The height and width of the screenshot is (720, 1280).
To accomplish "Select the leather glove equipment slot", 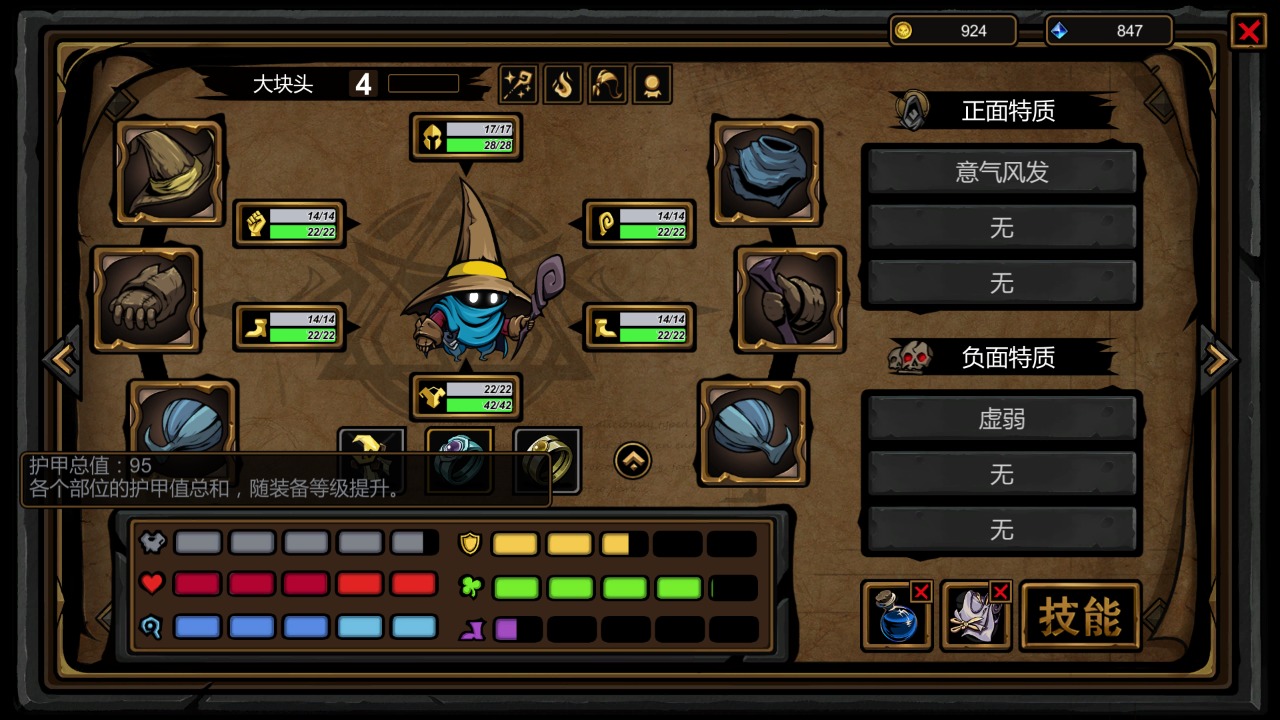I will [146, 299].
